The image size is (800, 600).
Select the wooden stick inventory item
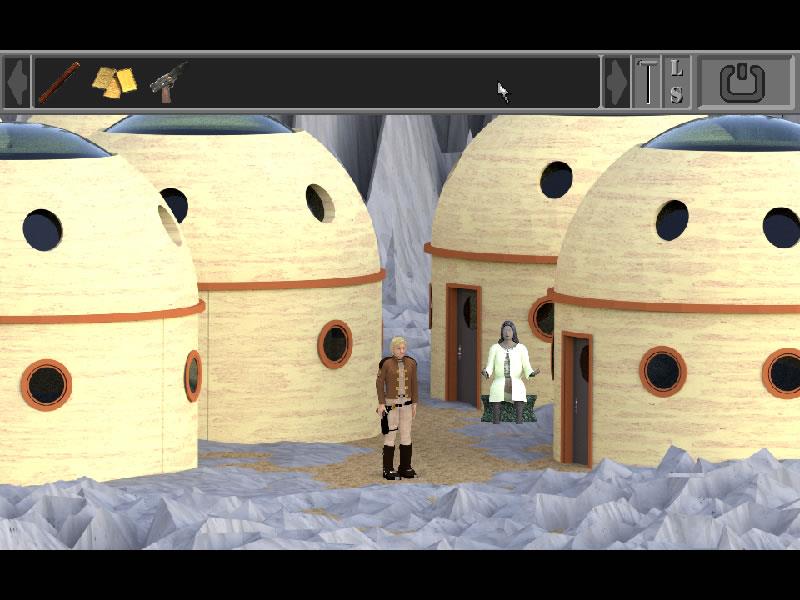click(x=59, y=82)
